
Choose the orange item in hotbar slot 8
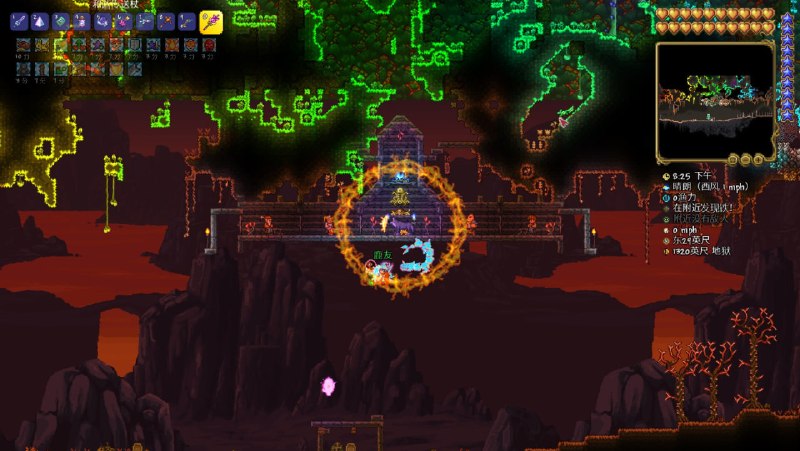click(166, 20)
